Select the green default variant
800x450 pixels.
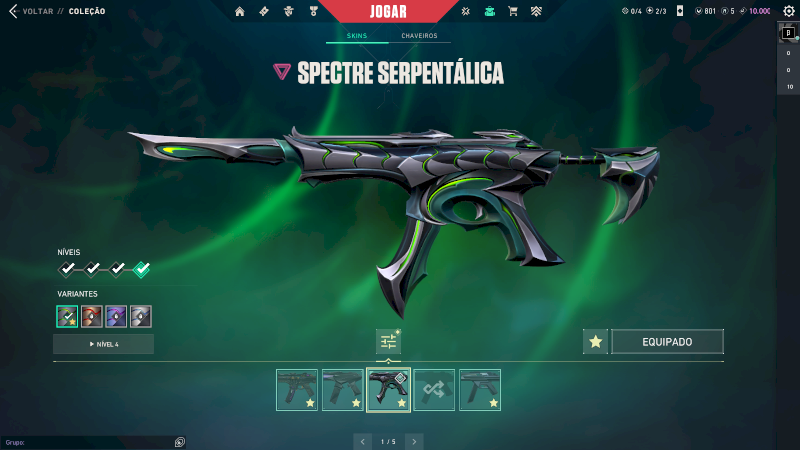point(67,316)
